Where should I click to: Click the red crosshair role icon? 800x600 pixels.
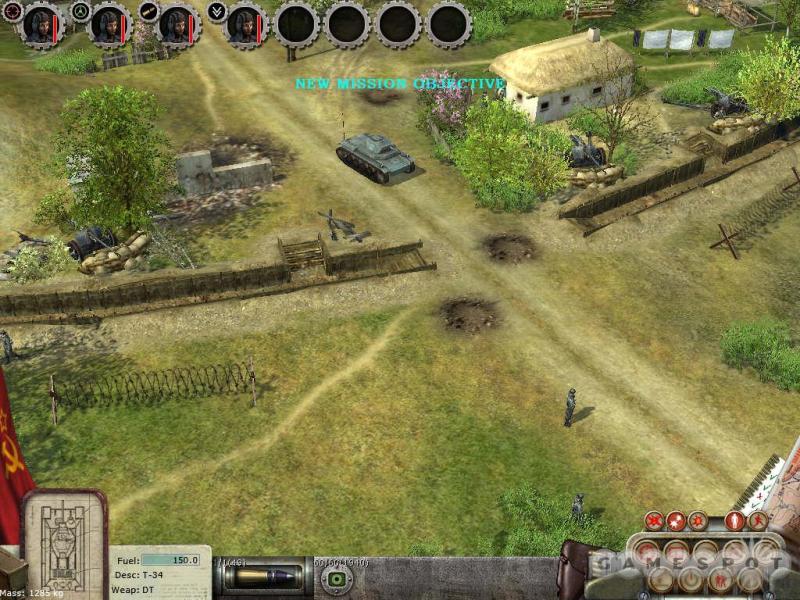point(11,11)
